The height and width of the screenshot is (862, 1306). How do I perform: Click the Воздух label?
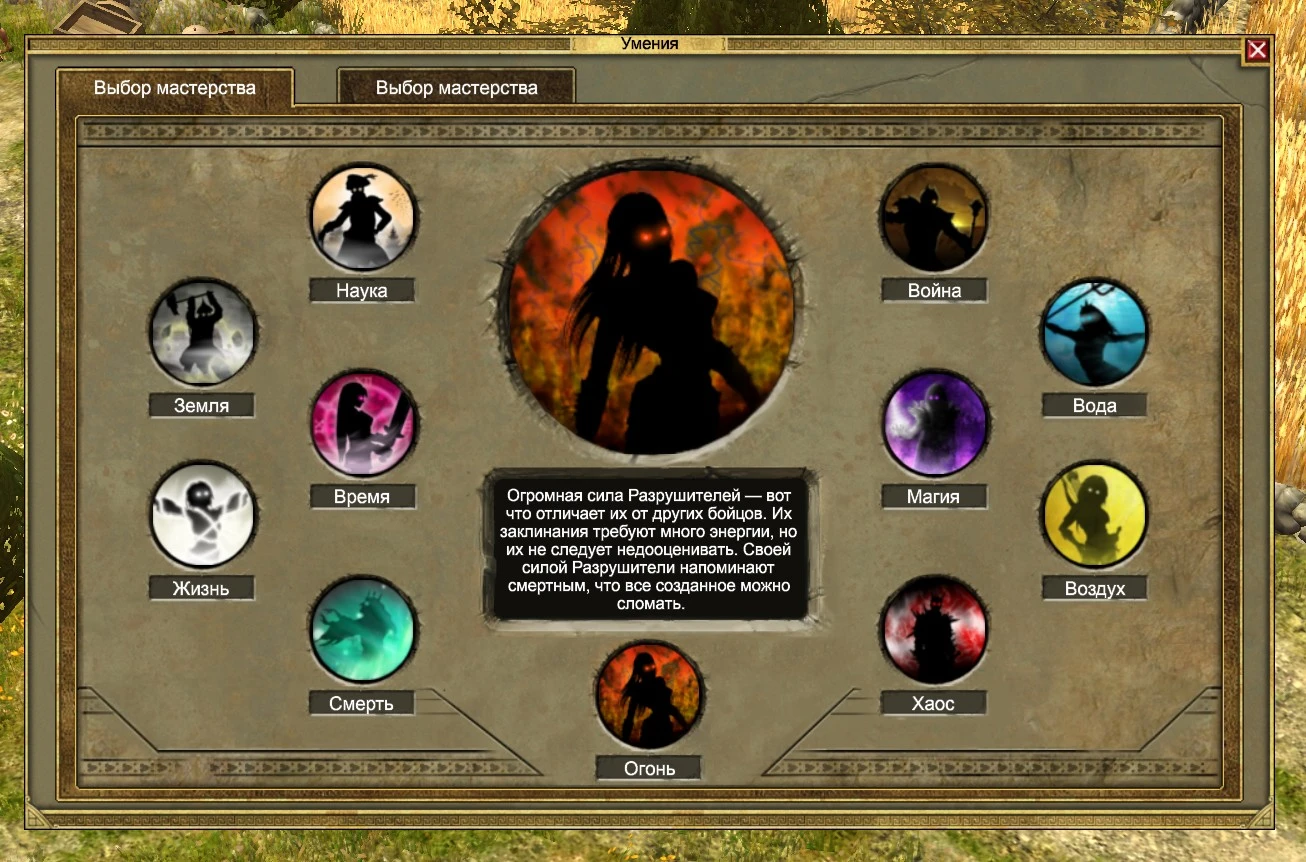coord(1093,588)
